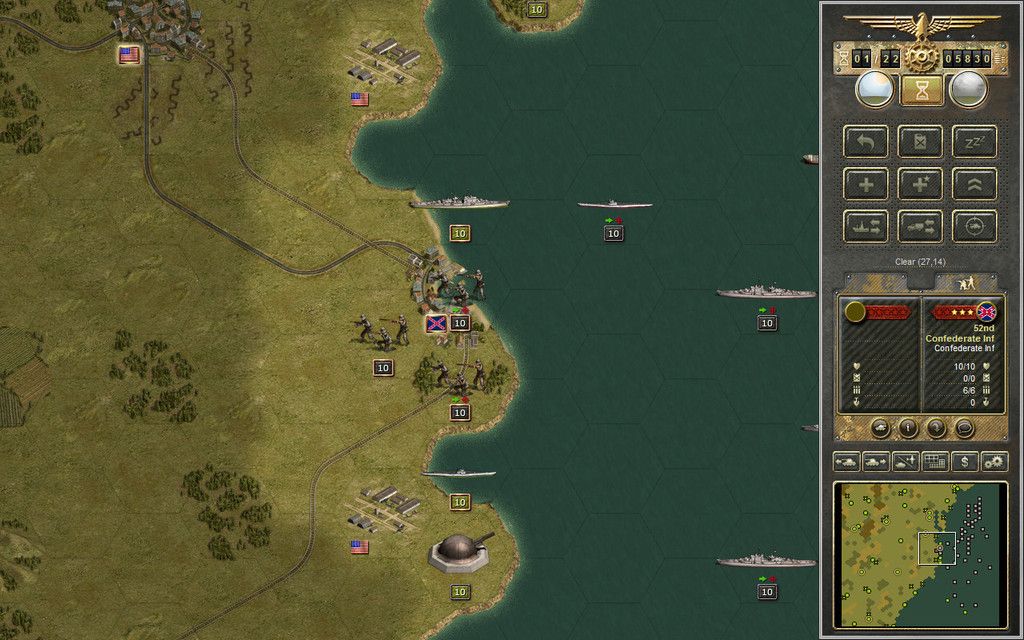The width and height of the screenshot is (1024, 640).
Task: Click the ship embark arrows button
Action: [x=865, y=226]
